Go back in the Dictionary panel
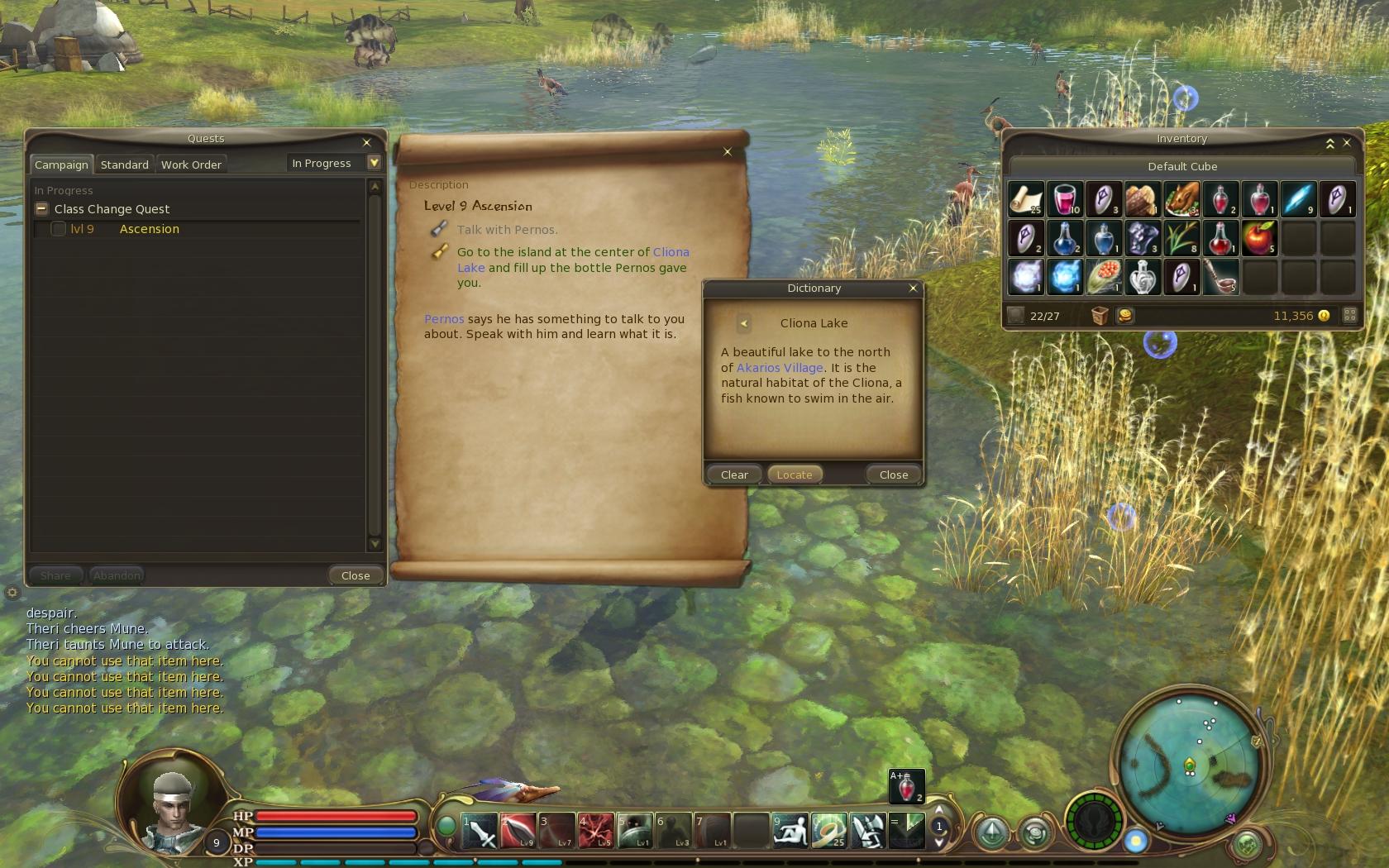Viewport: 1389px width, 868px height. [743, 323]
